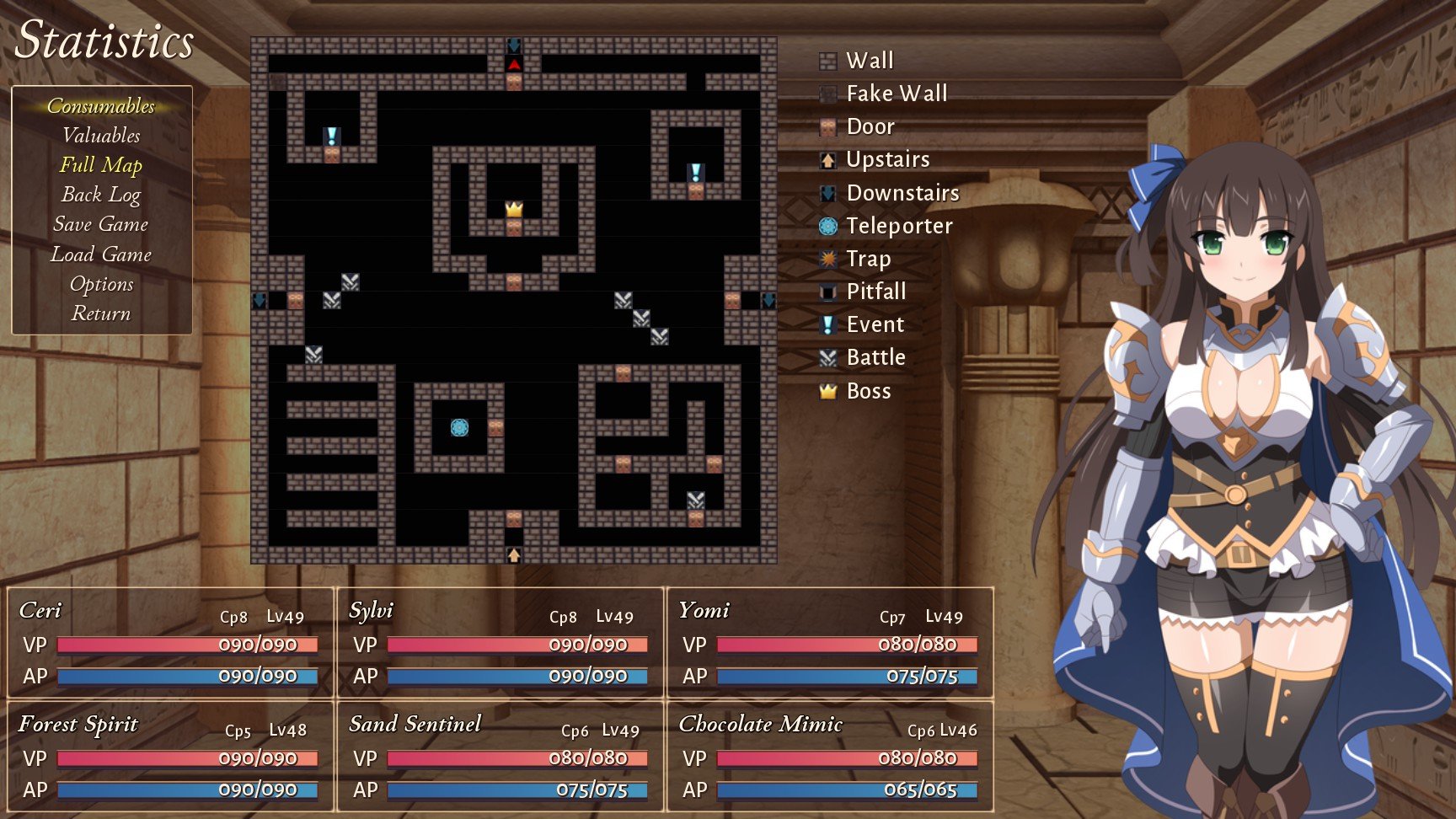Select the Chocolate Mimic party panel
The image size is (1456, 819).
pyautogui.click(x=830, y=756)
